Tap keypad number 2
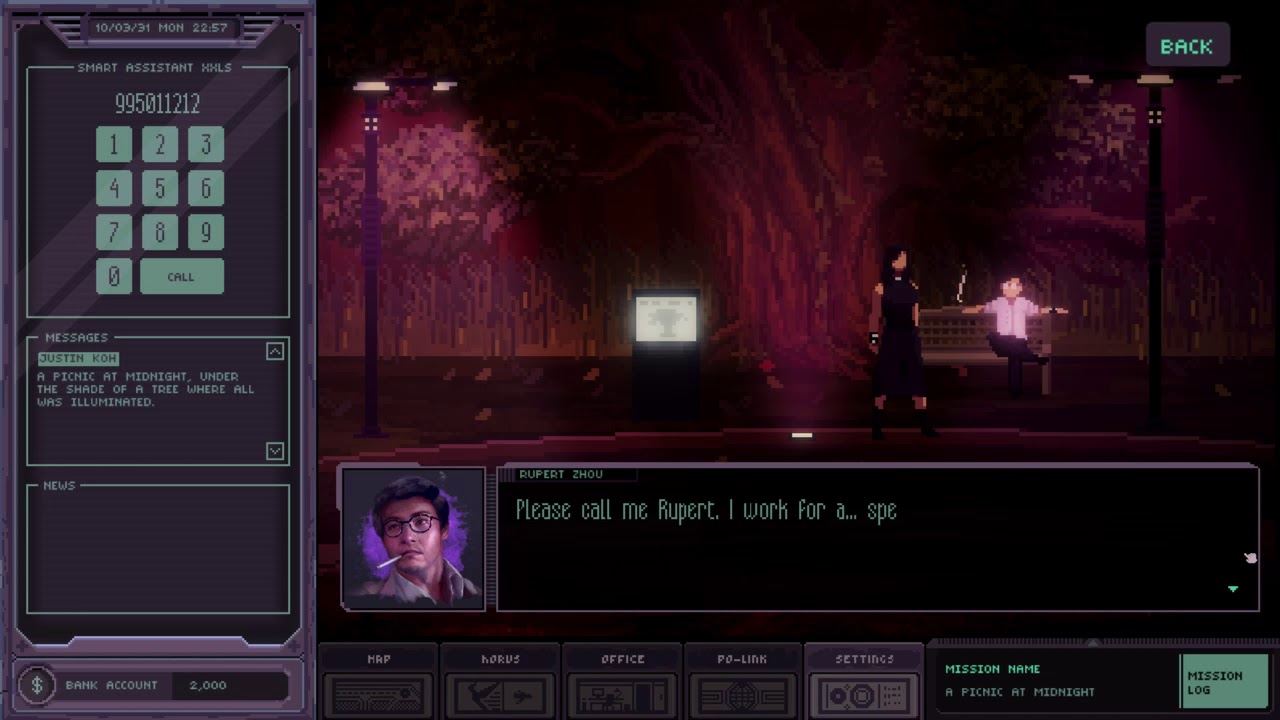1280x720 pixels. (160, 145)
